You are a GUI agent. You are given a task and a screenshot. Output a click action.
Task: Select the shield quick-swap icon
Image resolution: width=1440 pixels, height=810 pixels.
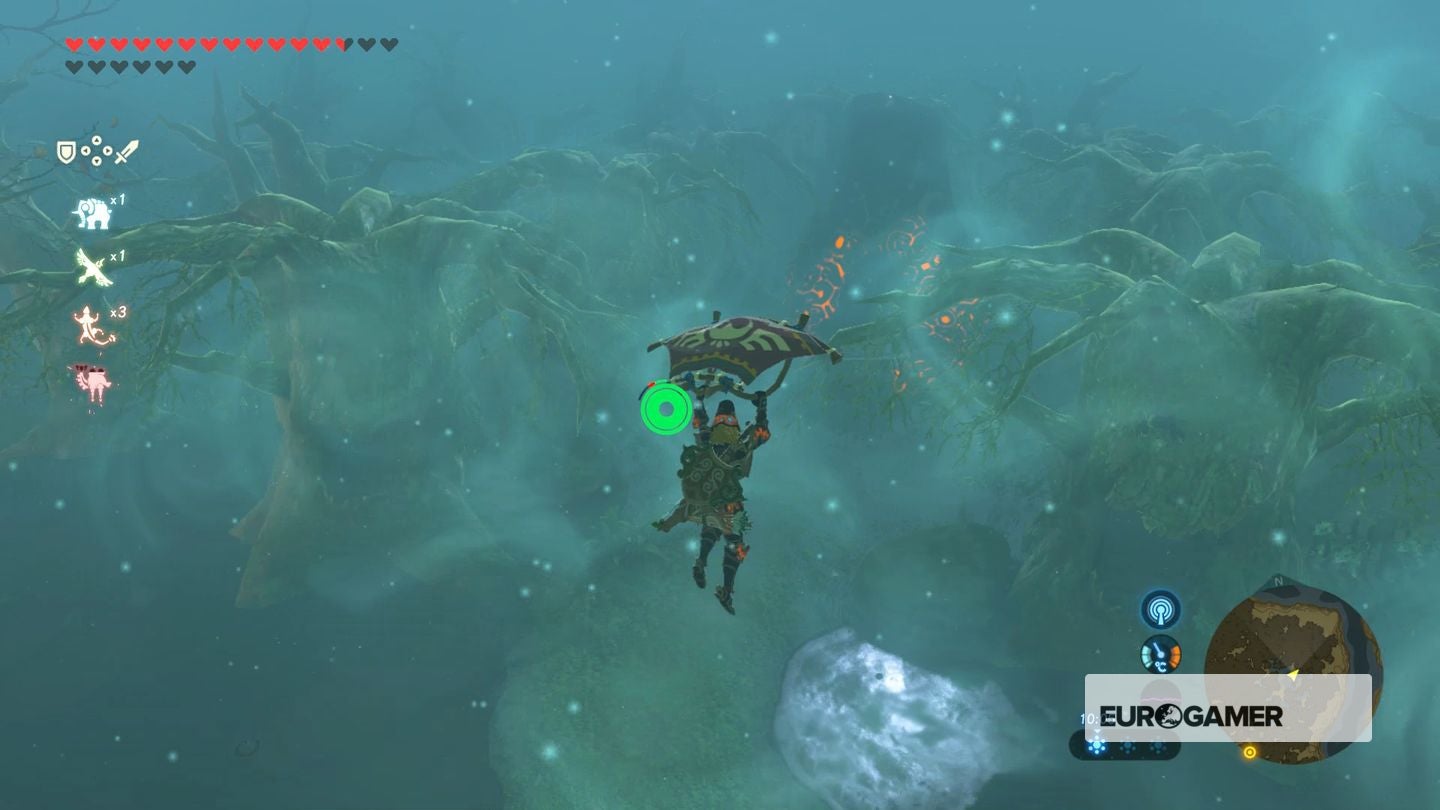coord(66,152)
